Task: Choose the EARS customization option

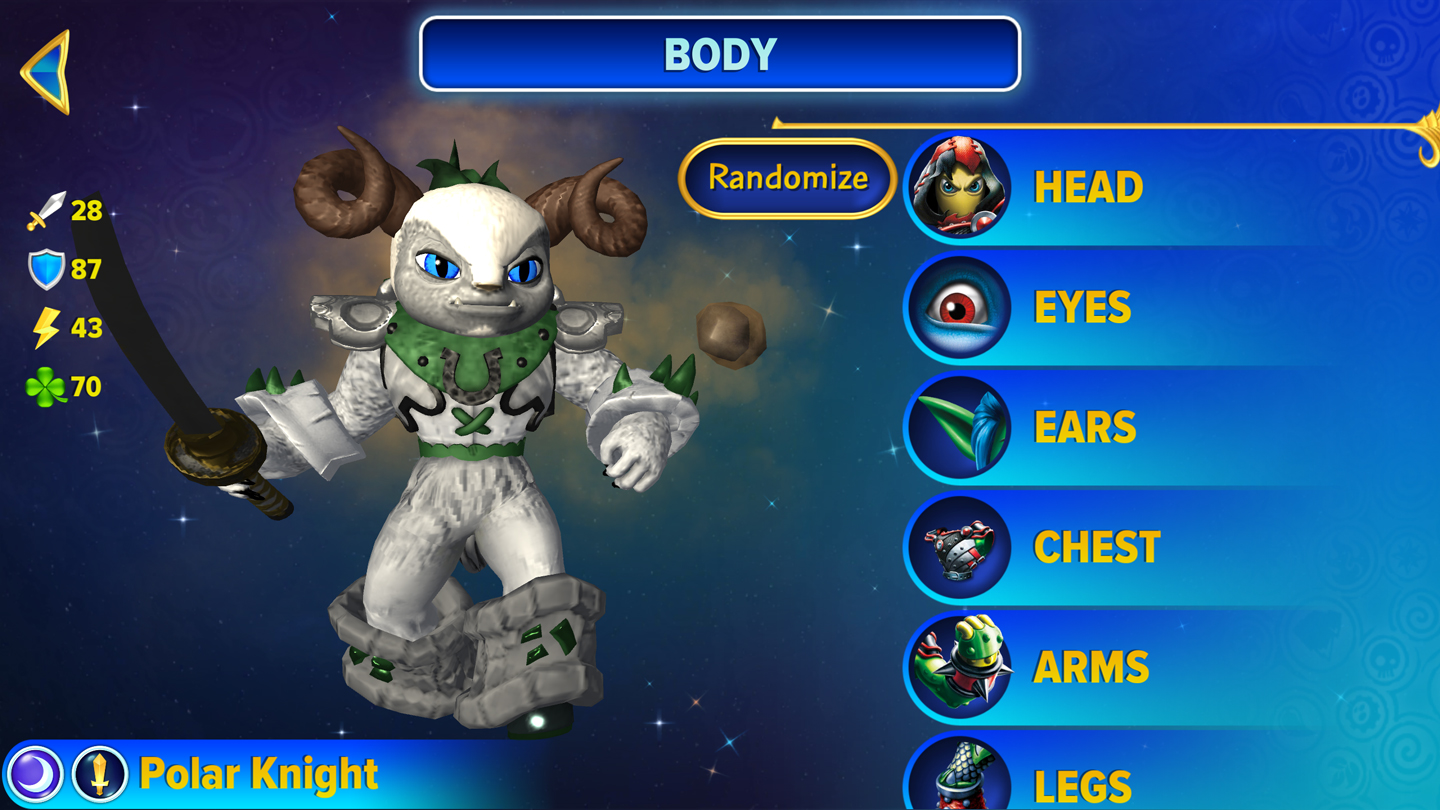Action: click(1084, 428)
